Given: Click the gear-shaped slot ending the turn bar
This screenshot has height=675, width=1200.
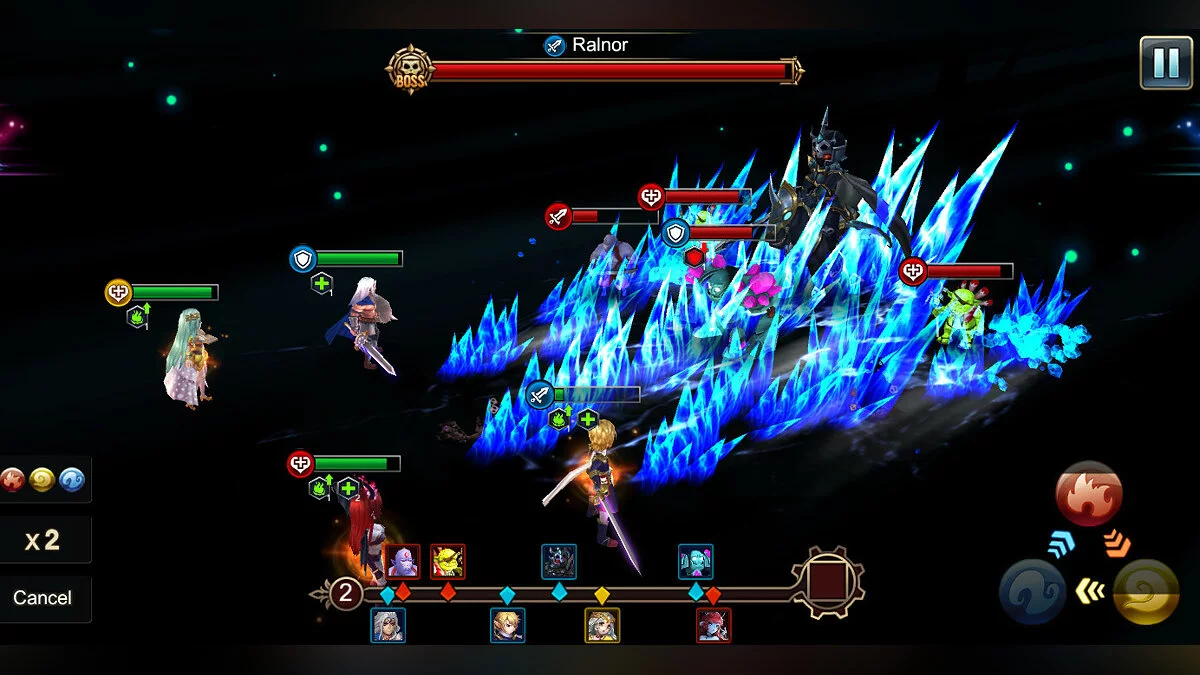Looking at the screenshot, I should coord(828,582).
